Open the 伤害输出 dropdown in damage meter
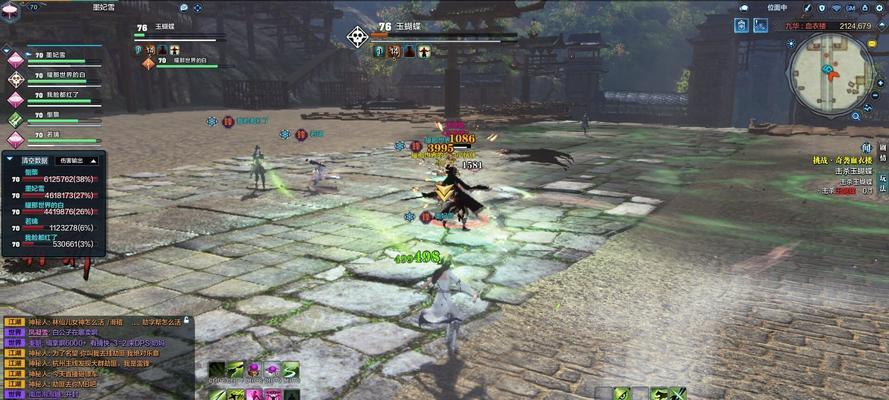This screenshot has height=400, width=889. [78, 160]
